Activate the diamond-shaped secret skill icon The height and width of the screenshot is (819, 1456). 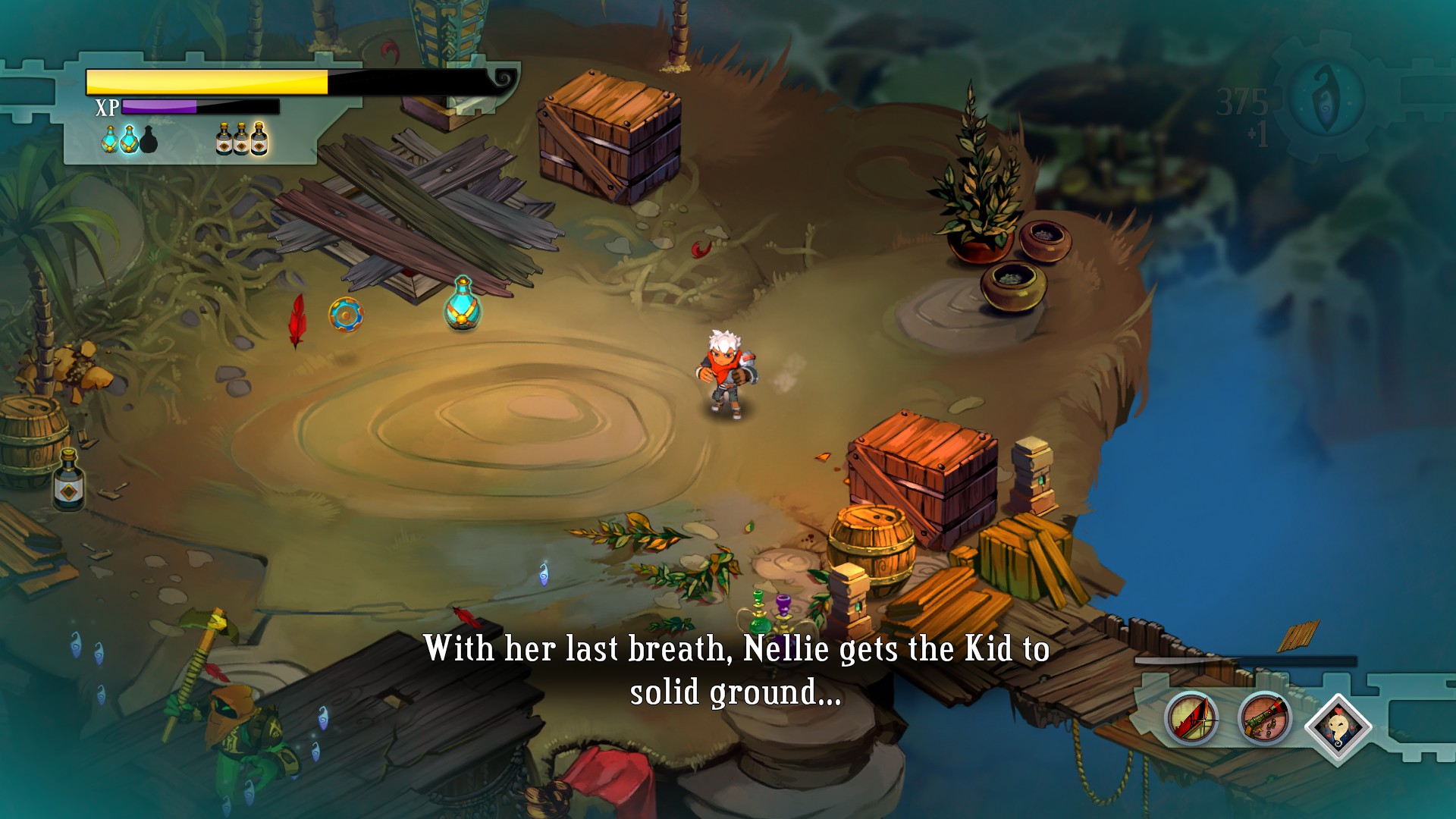coord(1338,726)
